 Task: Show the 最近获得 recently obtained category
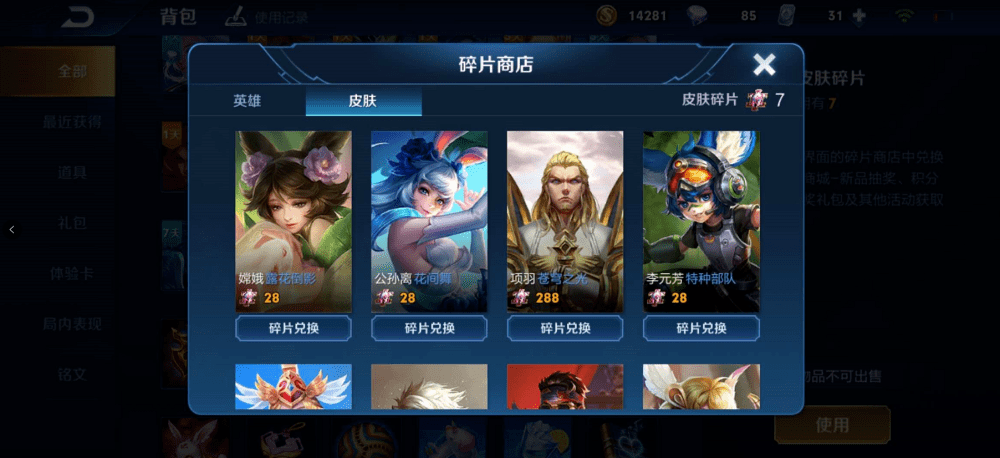72,122
